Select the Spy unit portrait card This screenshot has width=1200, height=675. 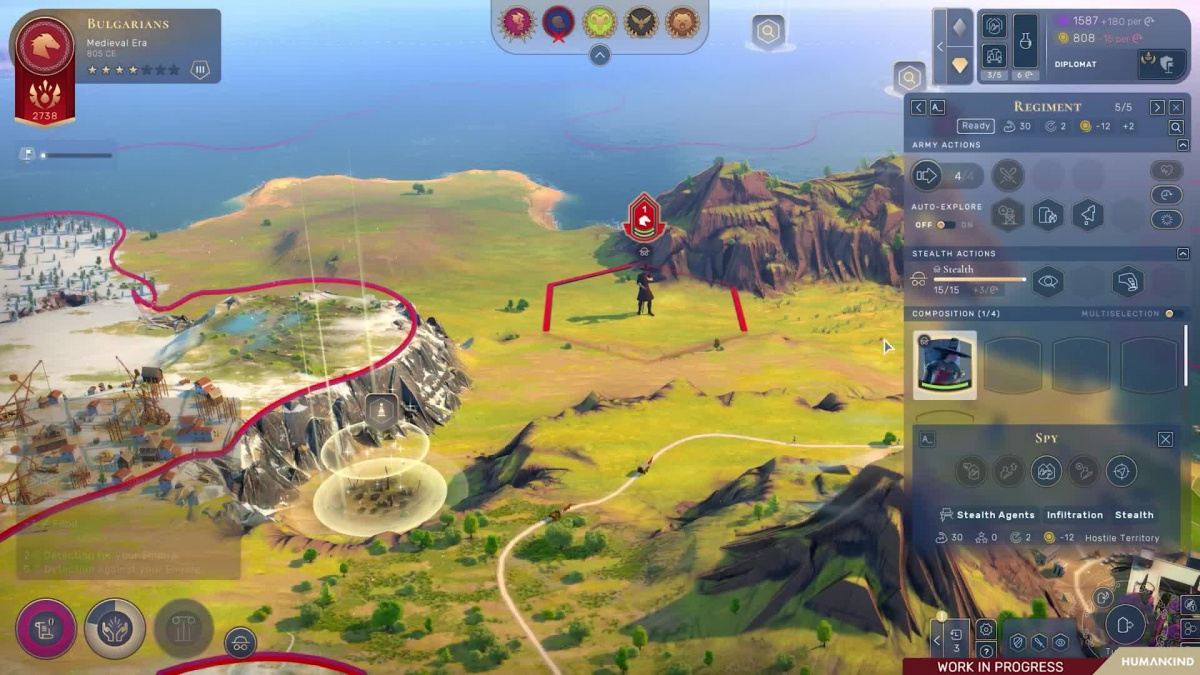click(x=944, y=366)
